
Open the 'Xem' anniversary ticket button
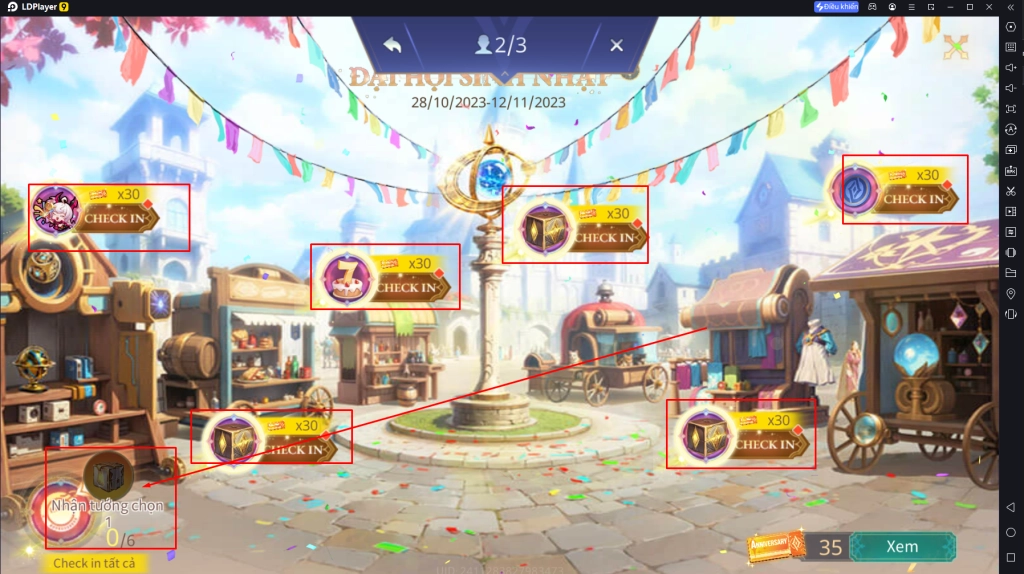click(902, 547)
